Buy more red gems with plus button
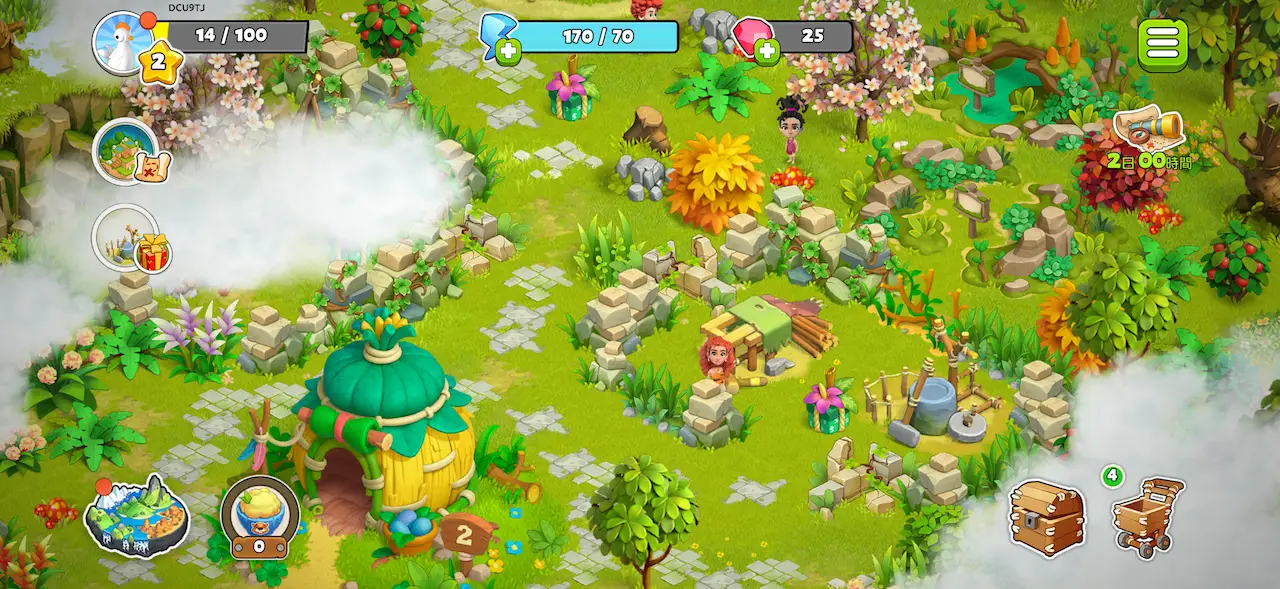The image size is (1280, 589). point(767,50)
